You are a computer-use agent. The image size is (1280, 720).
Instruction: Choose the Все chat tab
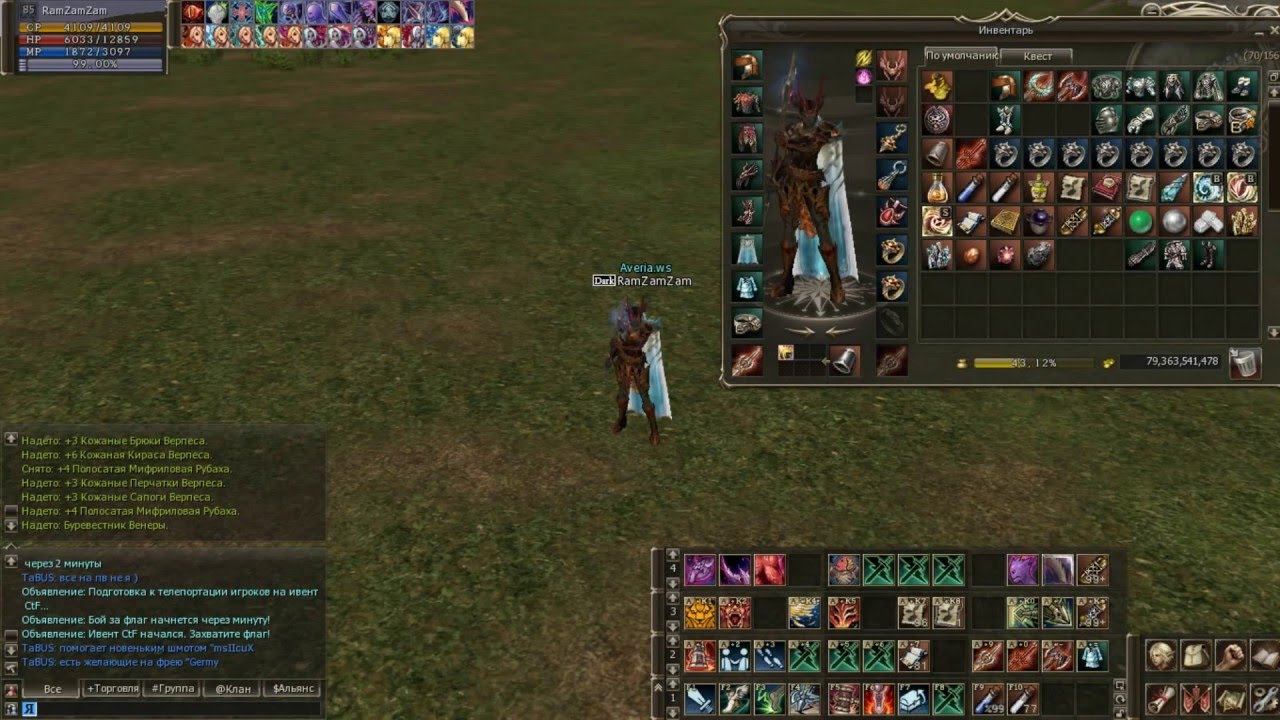(x=52, y=689)
